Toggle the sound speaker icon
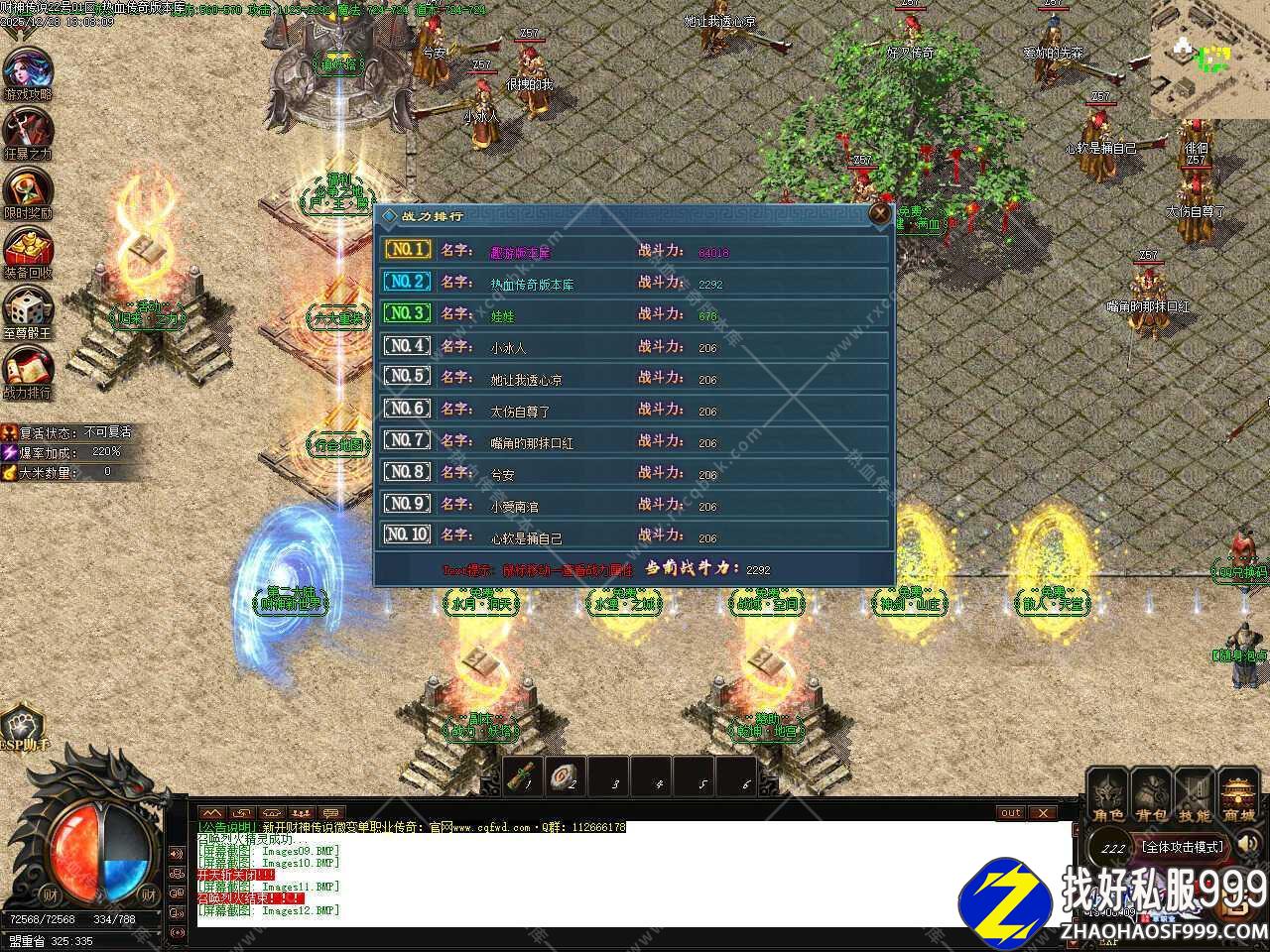This screenshot has height=952, width=1270. click(x=1249, y=845)
